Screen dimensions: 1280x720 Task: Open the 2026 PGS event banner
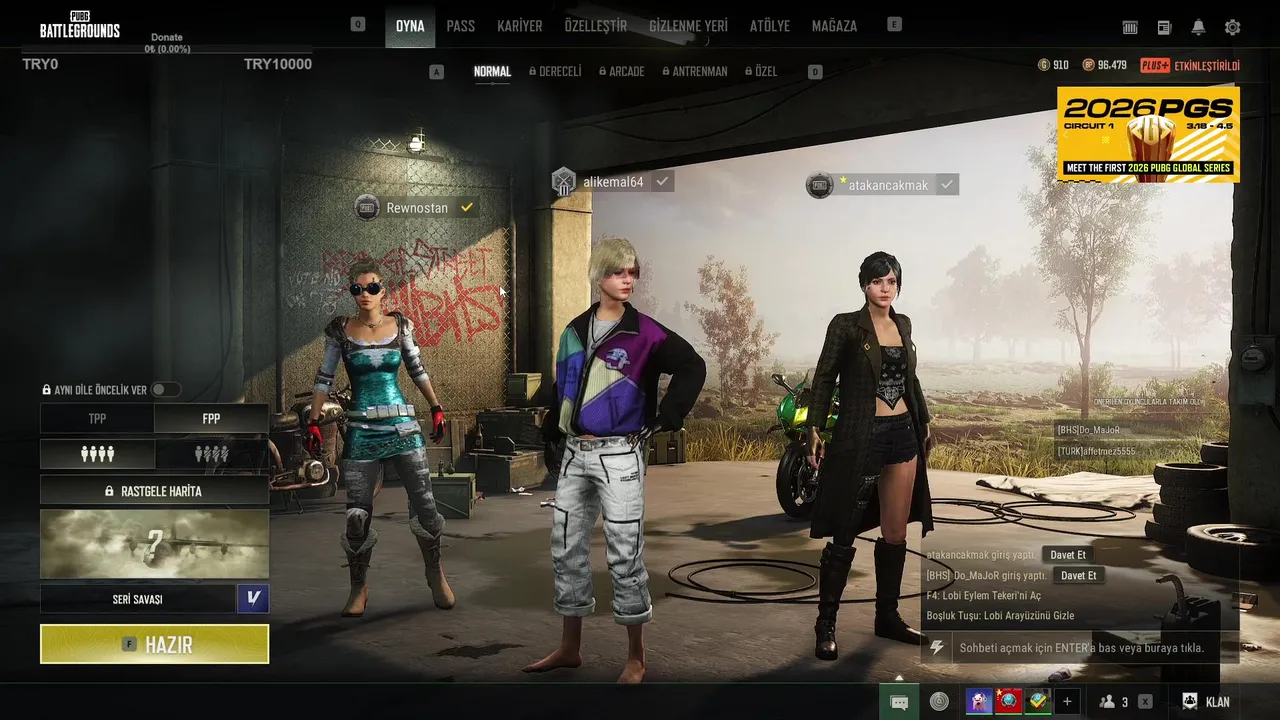[x=1148, y=134]
